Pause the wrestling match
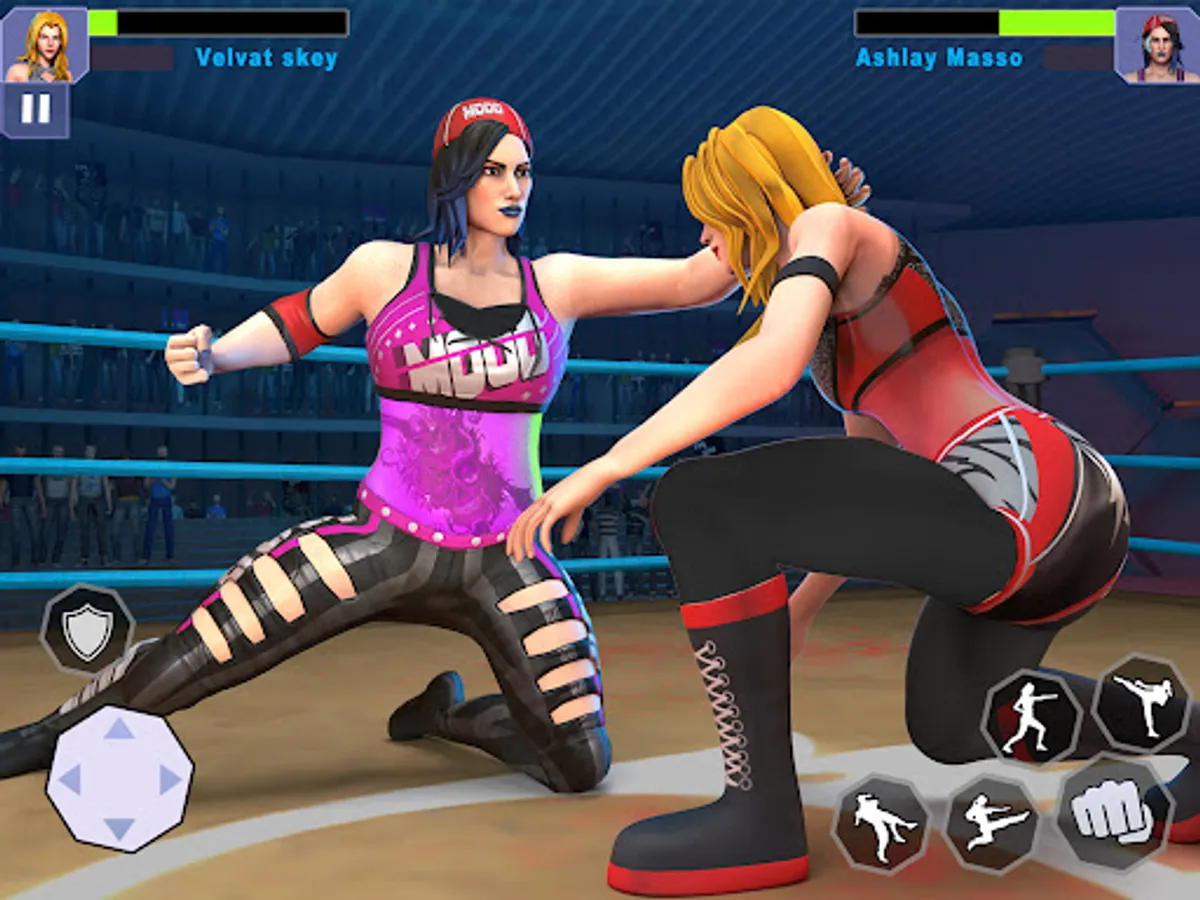 coord(35,109)
